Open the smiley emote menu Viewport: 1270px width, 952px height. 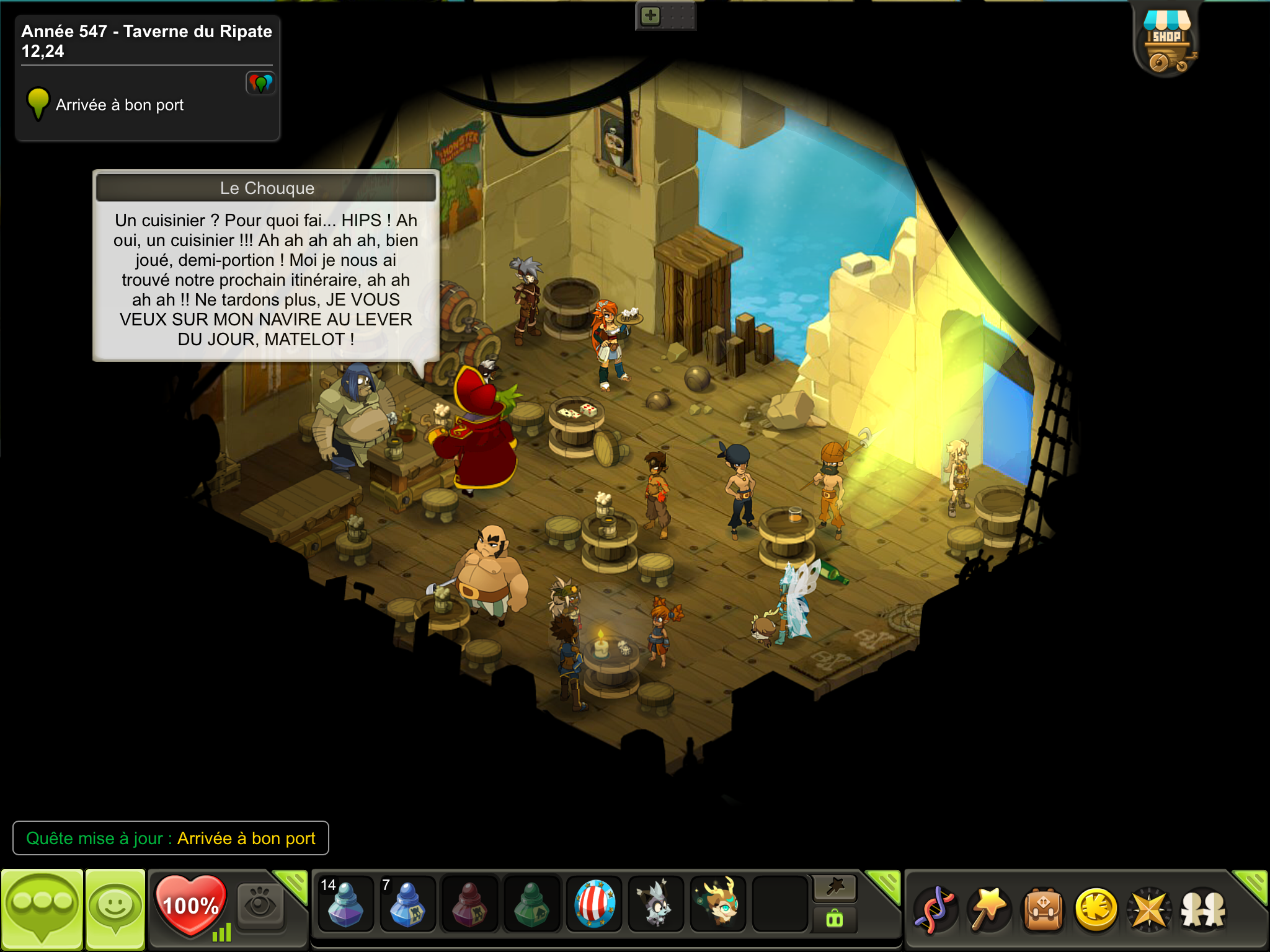115,909
